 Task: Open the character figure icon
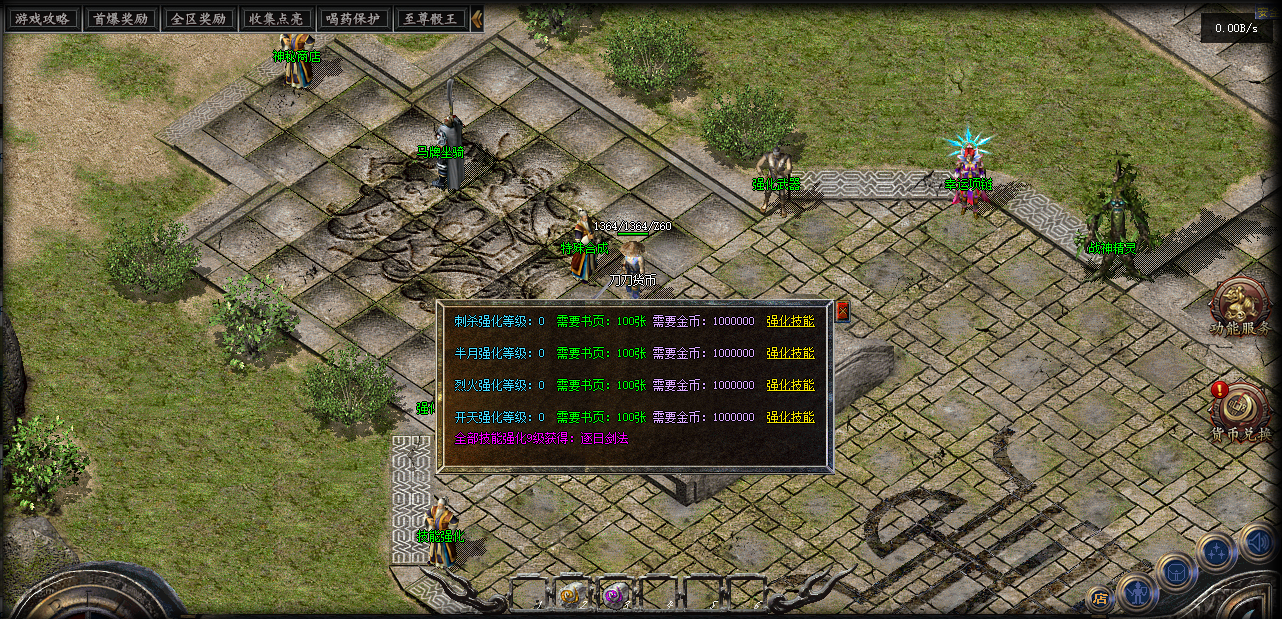1137,592
